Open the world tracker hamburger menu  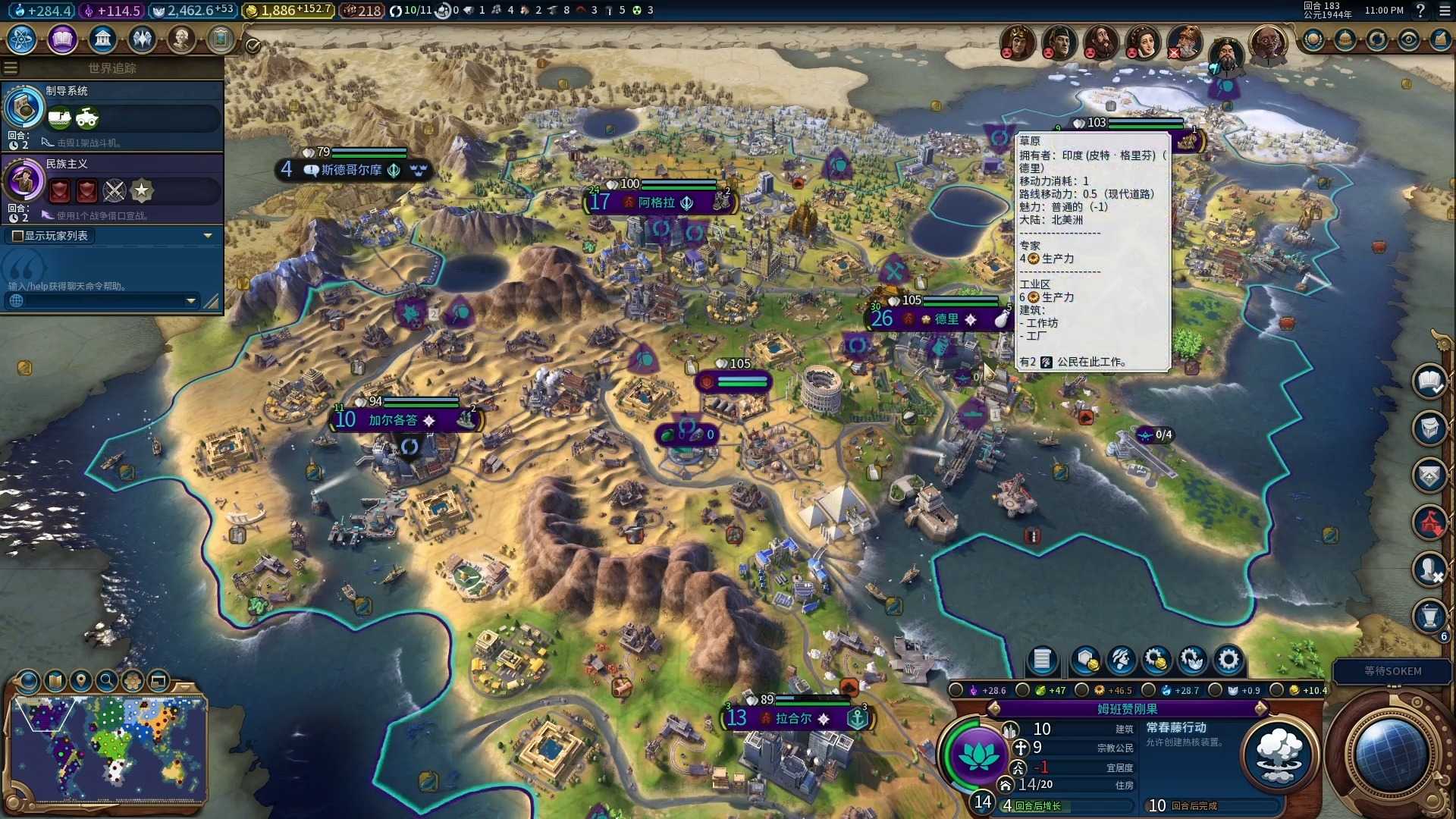(x=11, y=68)
